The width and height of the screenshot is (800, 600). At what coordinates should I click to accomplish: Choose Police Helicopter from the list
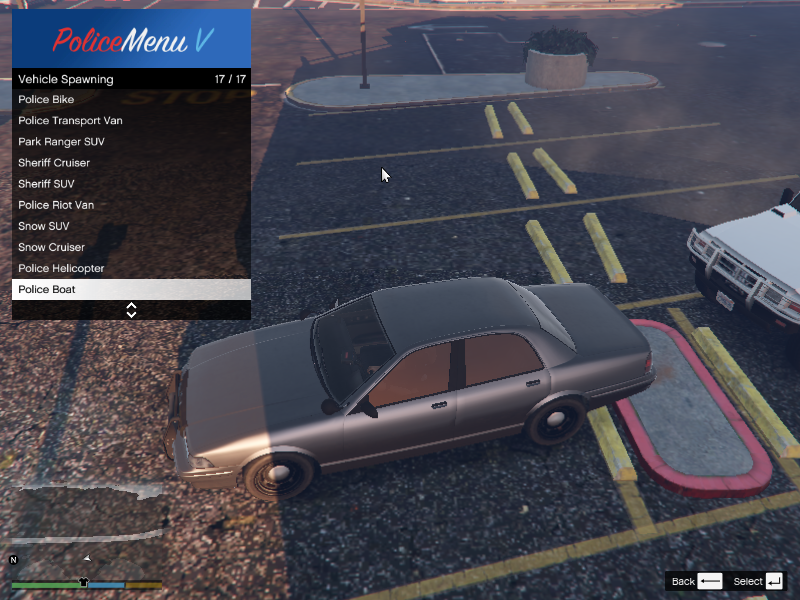(130, 268)
